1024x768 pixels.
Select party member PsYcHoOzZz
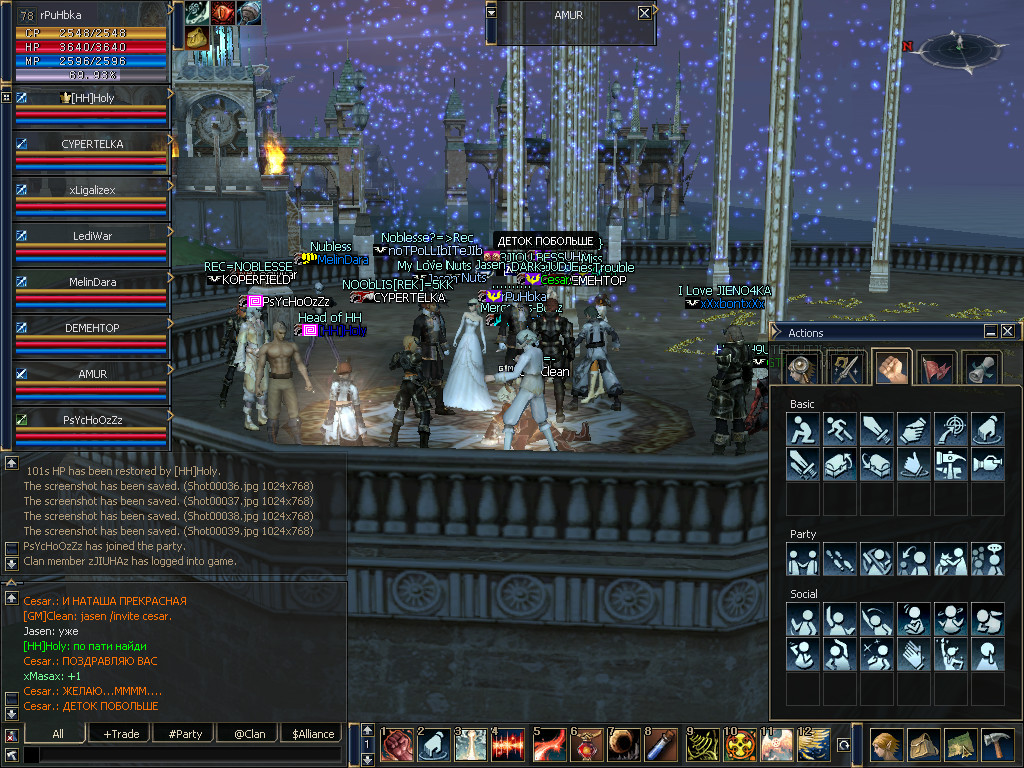tap(92, 420)
